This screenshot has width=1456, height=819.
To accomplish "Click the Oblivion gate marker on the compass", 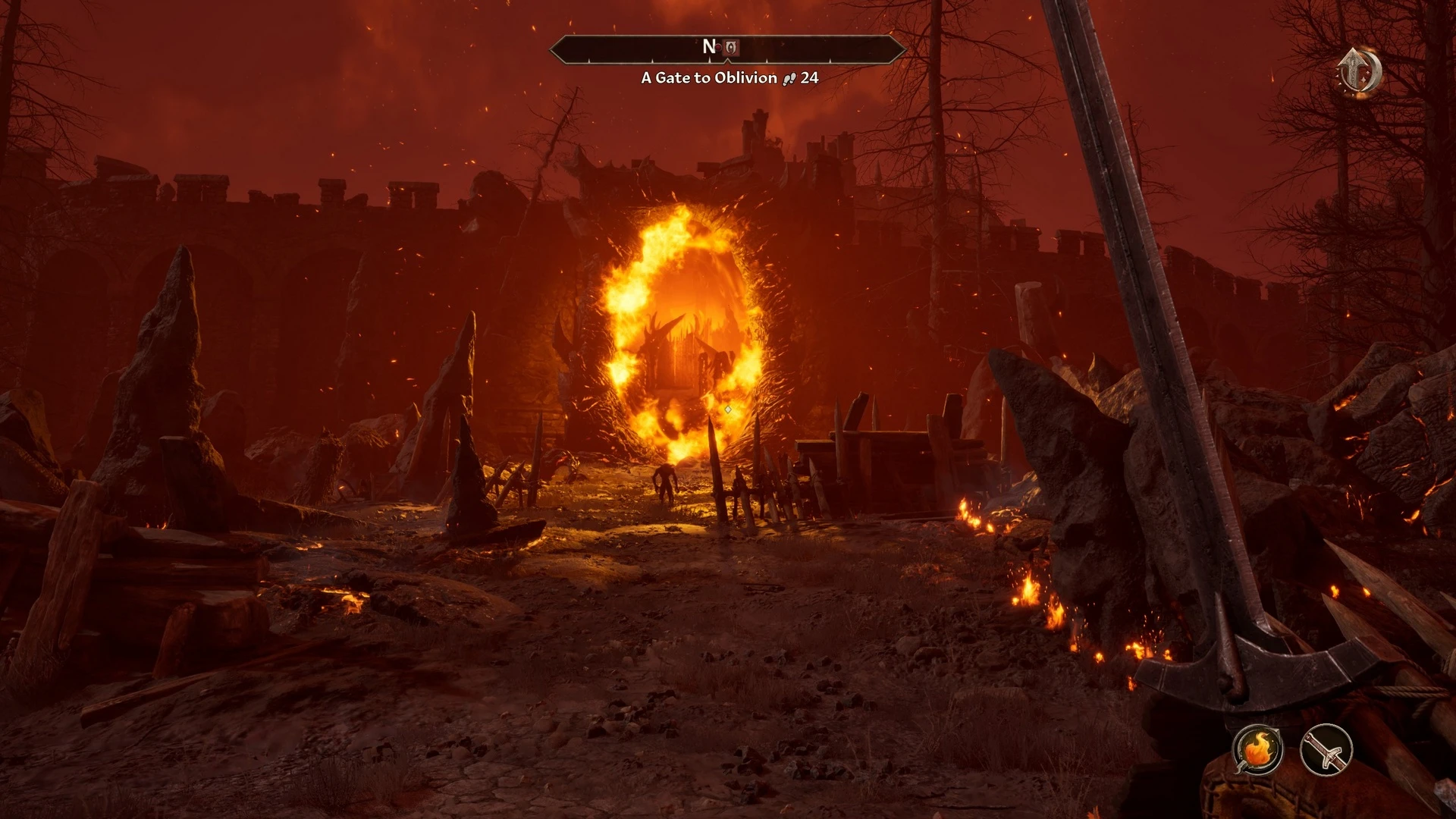I will [730, 48].
